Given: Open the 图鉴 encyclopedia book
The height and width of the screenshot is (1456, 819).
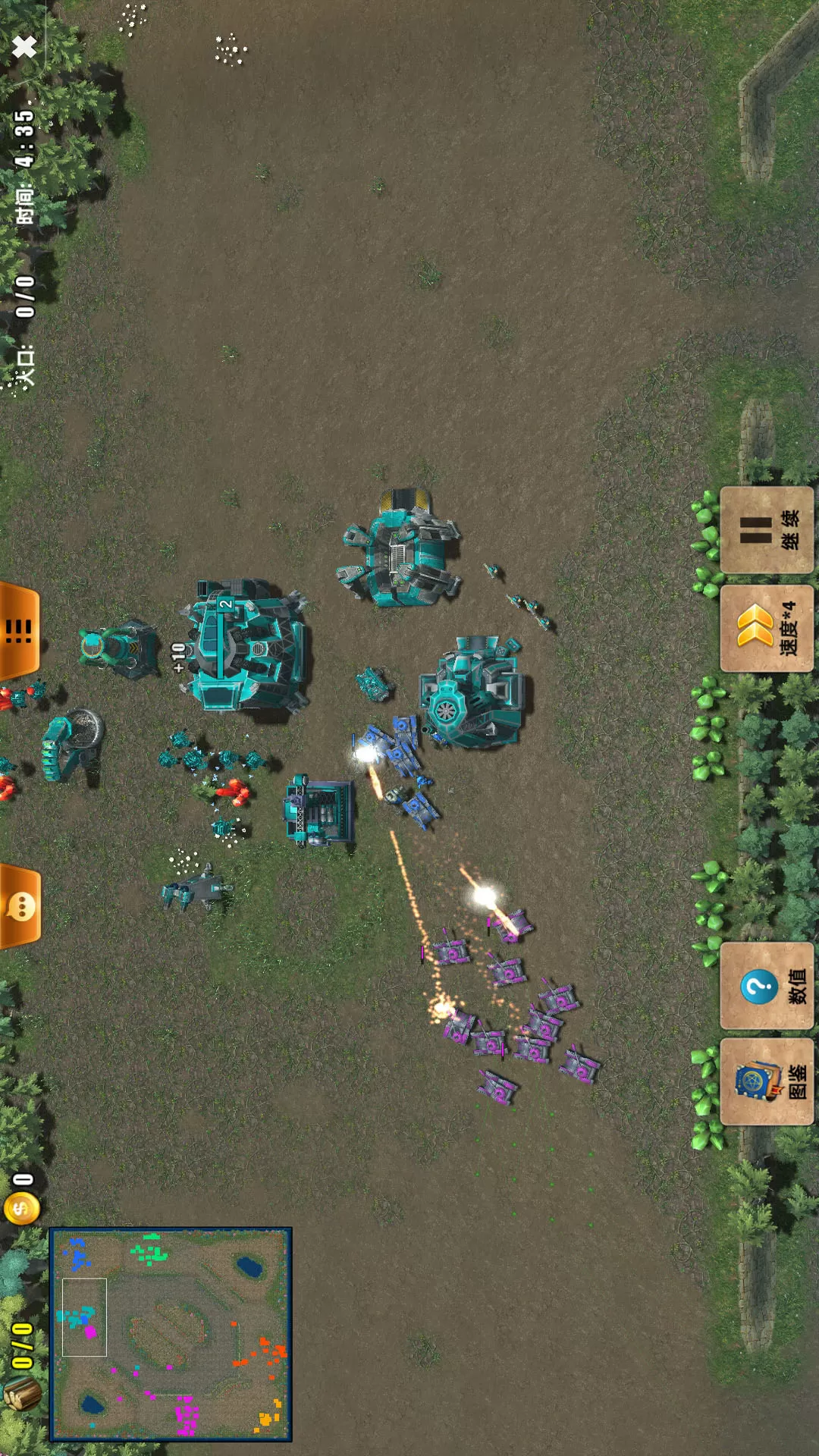Looking at the screenshot, I should pos(767,1082).
